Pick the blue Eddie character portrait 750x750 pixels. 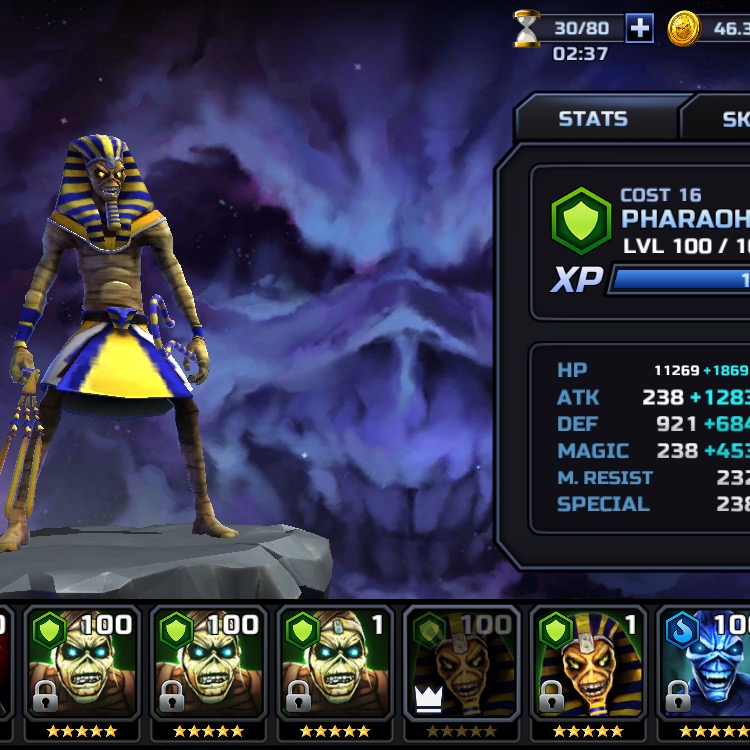tap(707, 665)
